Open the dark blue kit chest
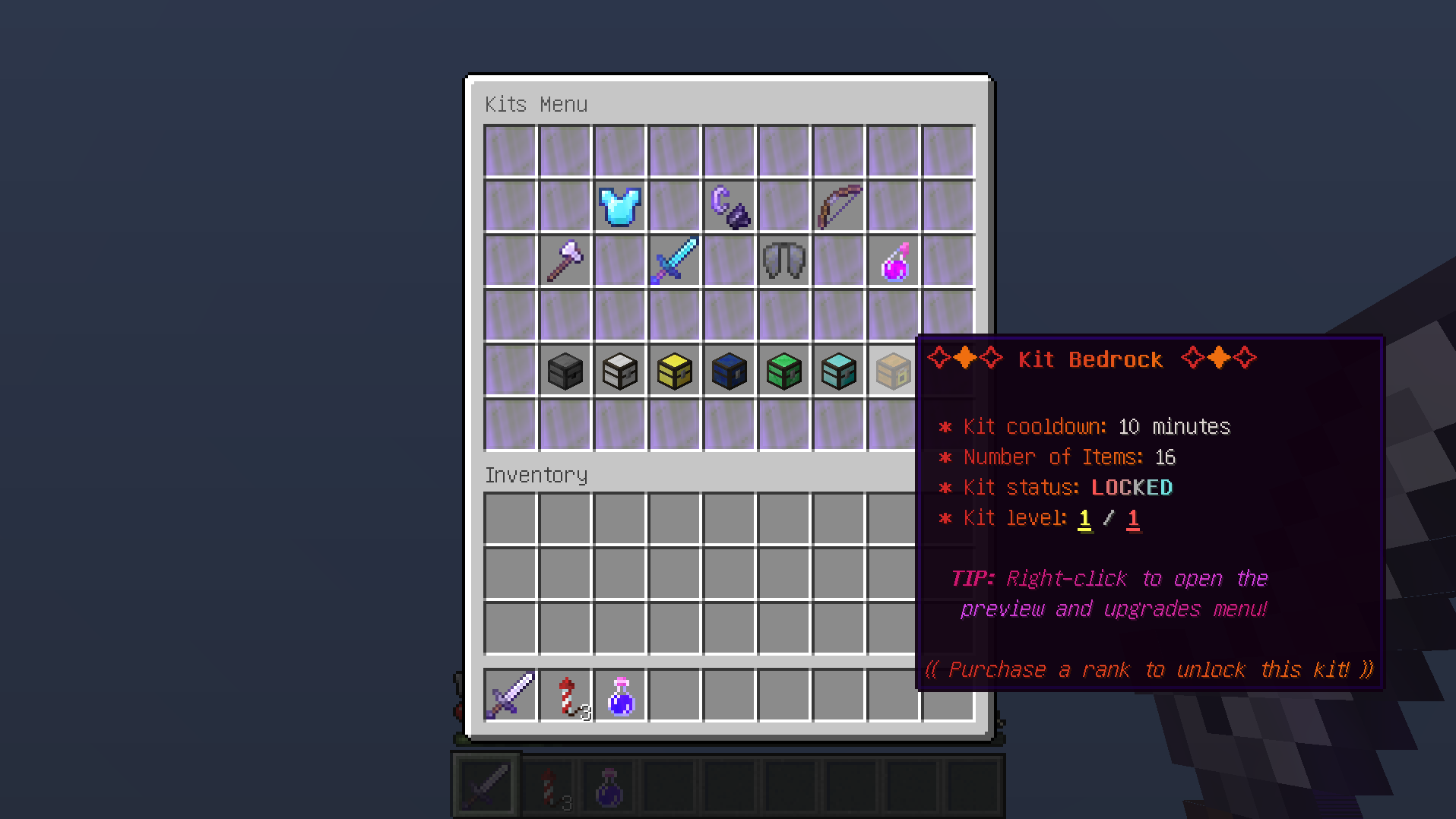 pos(729,371)
